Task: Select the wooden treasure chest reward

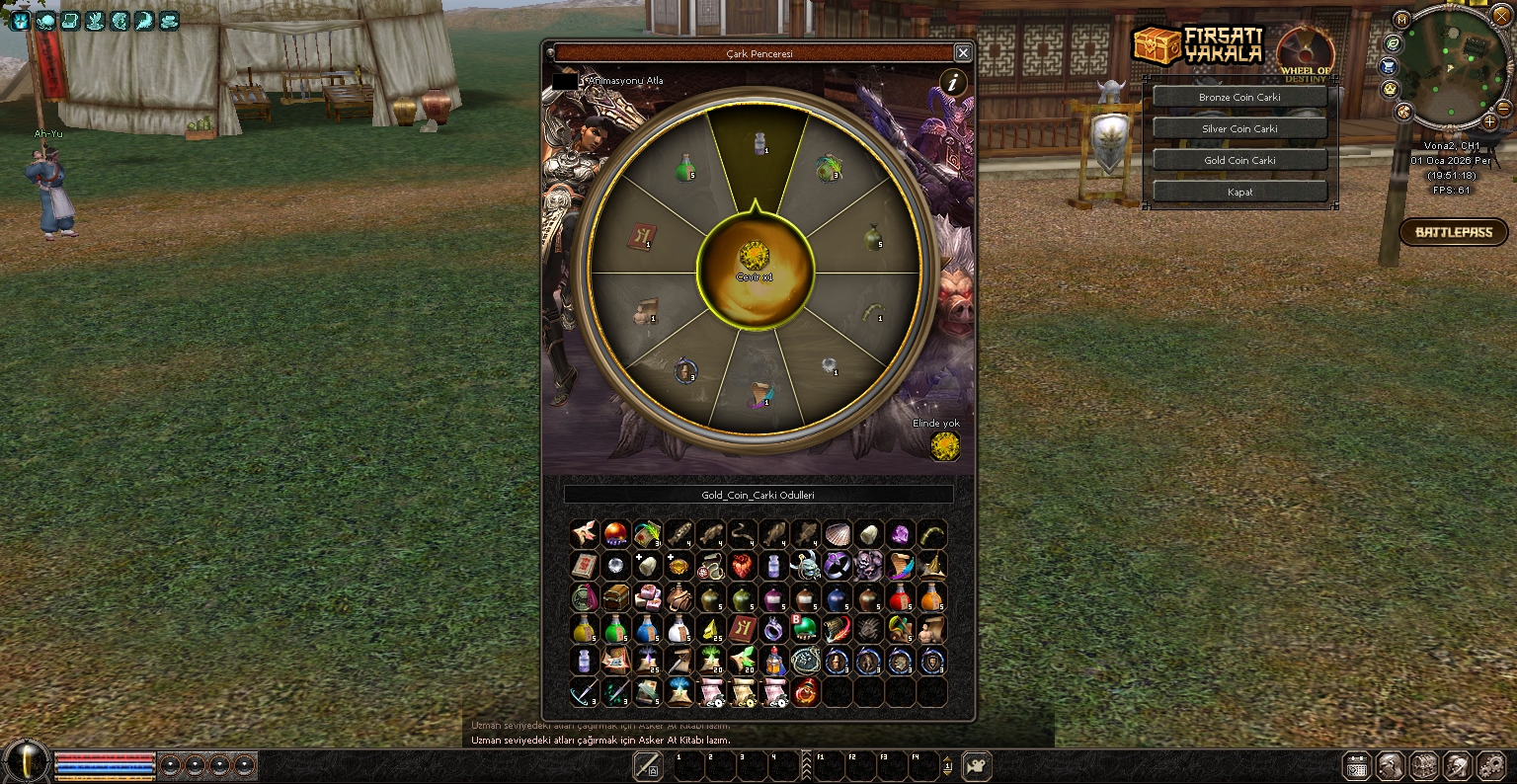Action: pos(615,597)
